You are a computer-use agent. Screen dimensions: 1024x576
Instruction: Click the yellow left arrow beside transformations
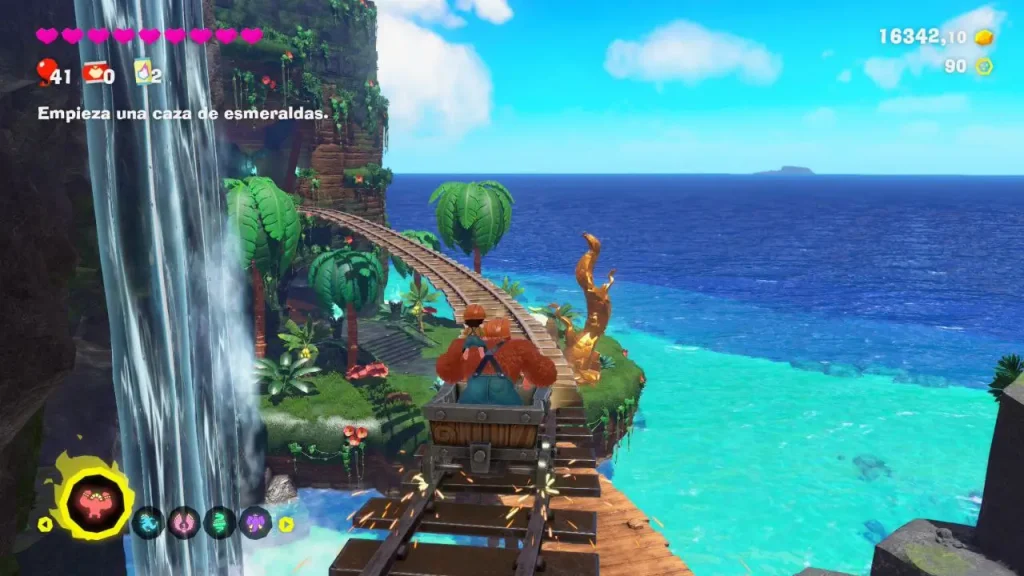(43, 523)
